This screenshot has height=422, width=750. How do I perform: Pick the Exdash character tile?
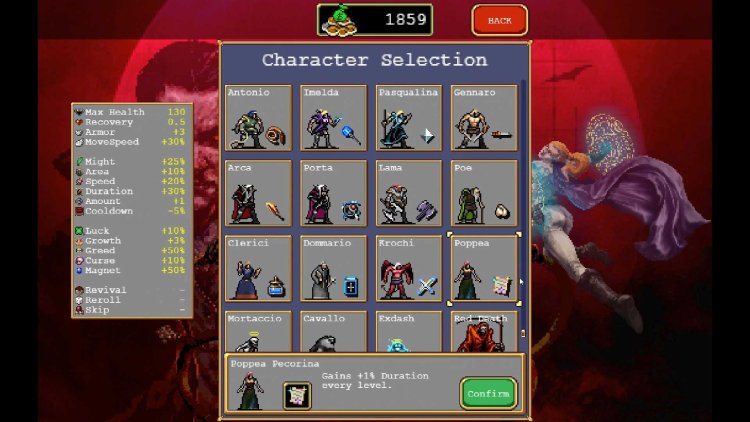tap(409, 332)
